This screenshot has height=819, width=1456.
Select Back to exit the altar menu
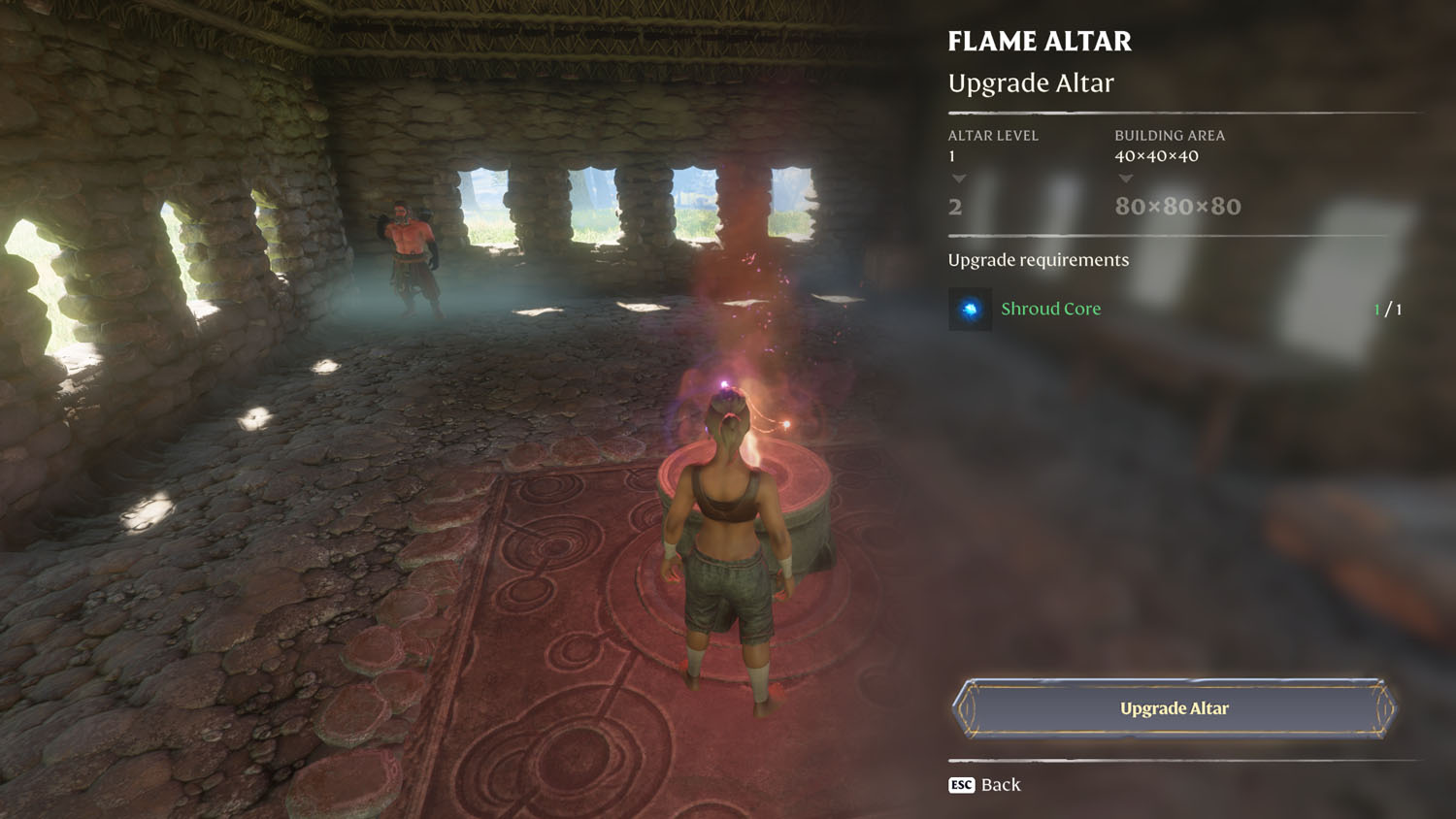click(1001, 784)
